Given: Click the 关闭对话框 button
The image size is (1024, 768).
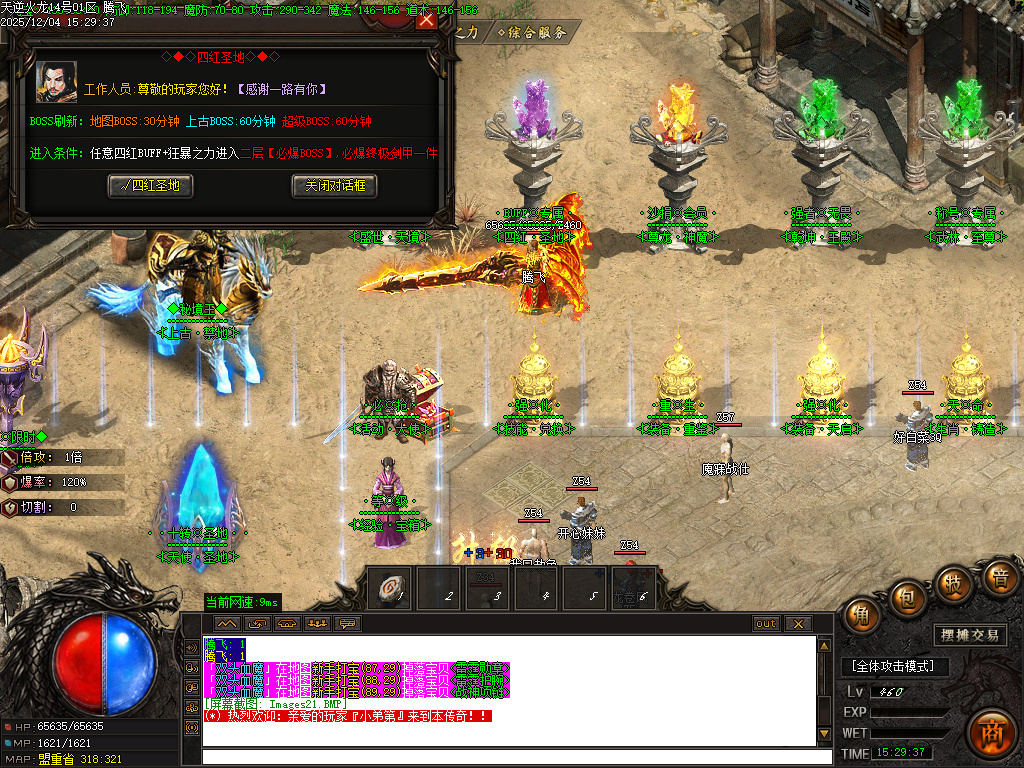Looking at the screenshot, I should click(x=335, y=185).
